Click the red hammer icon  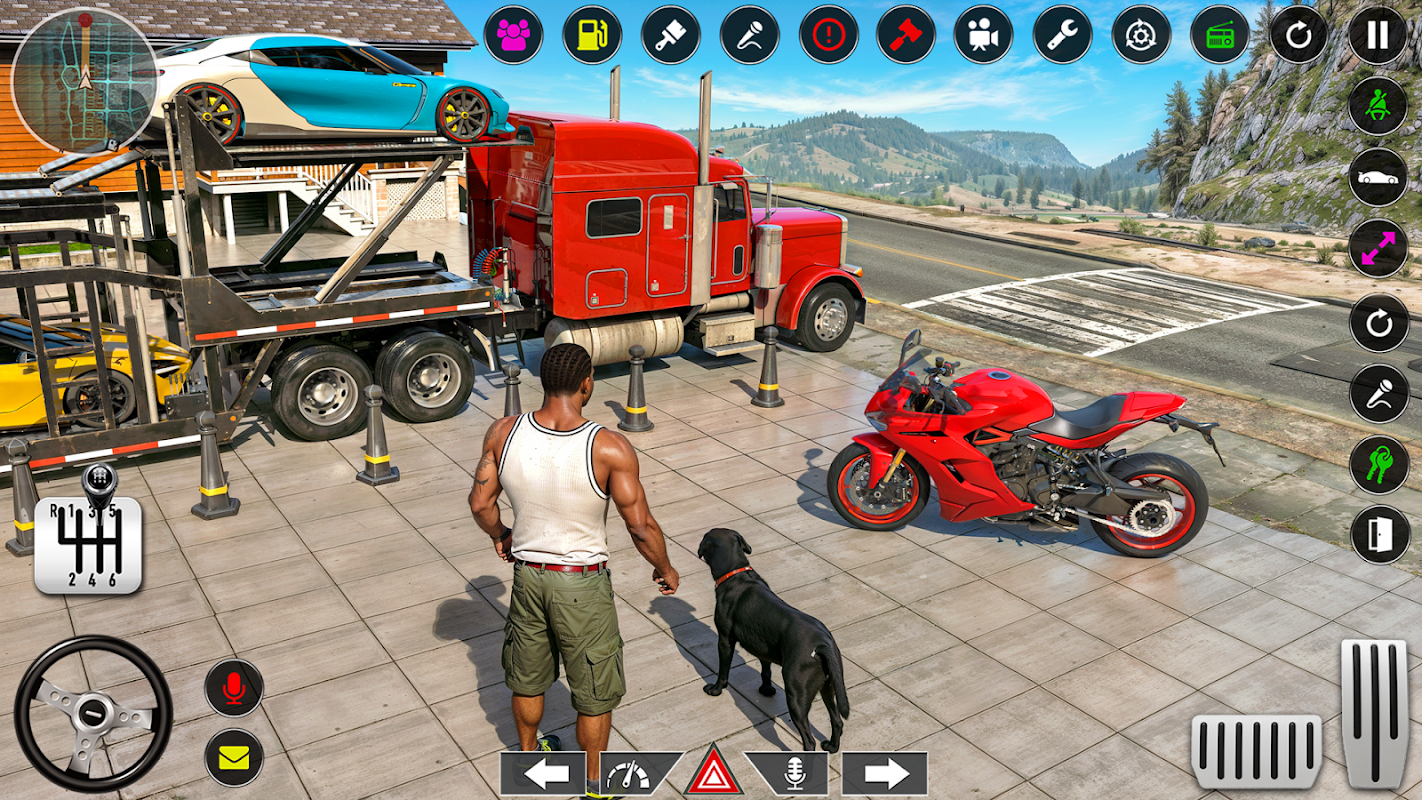click(x=906, y=35)
